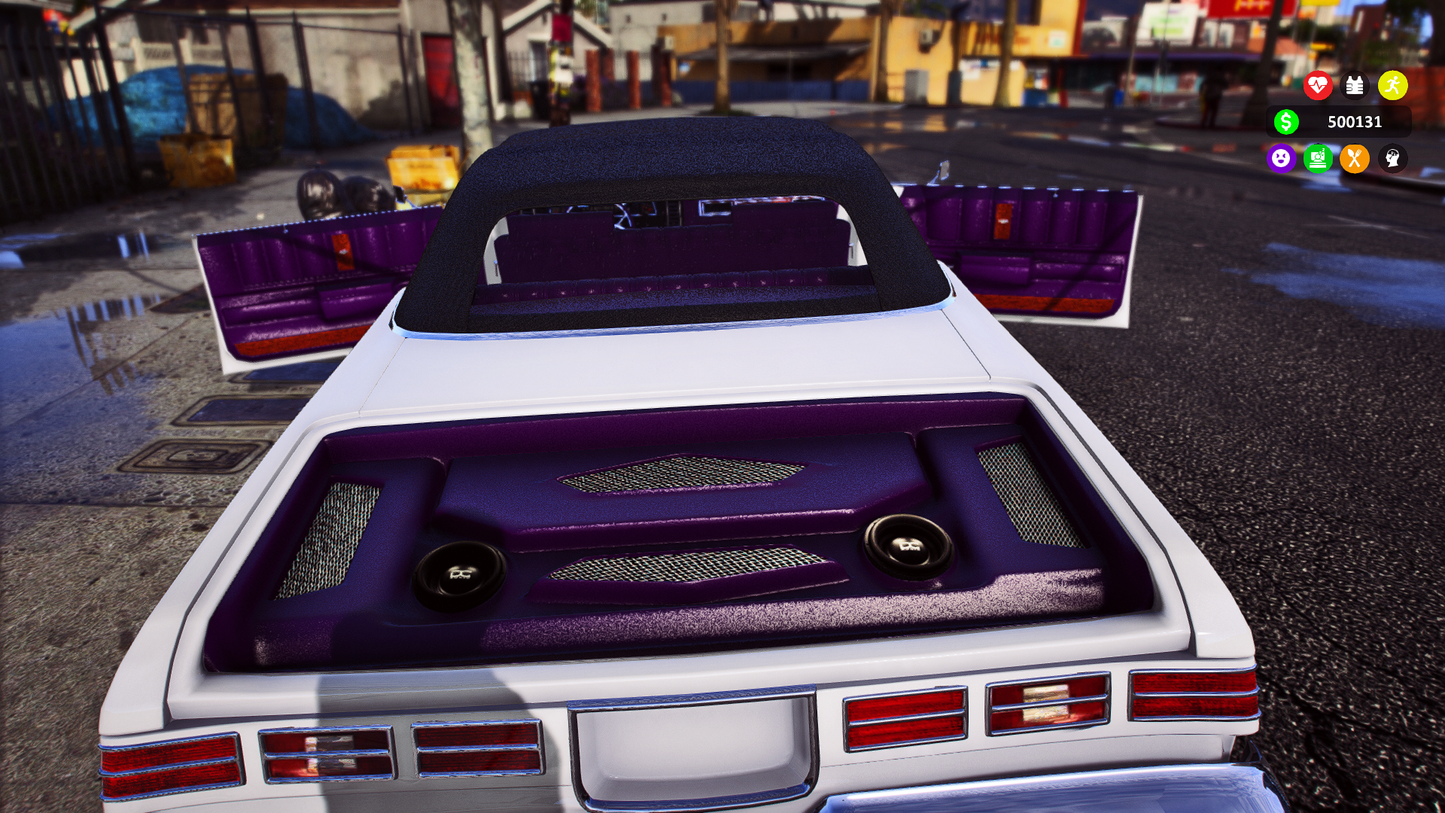Click the green thirst status icon

coord(1318,158)
